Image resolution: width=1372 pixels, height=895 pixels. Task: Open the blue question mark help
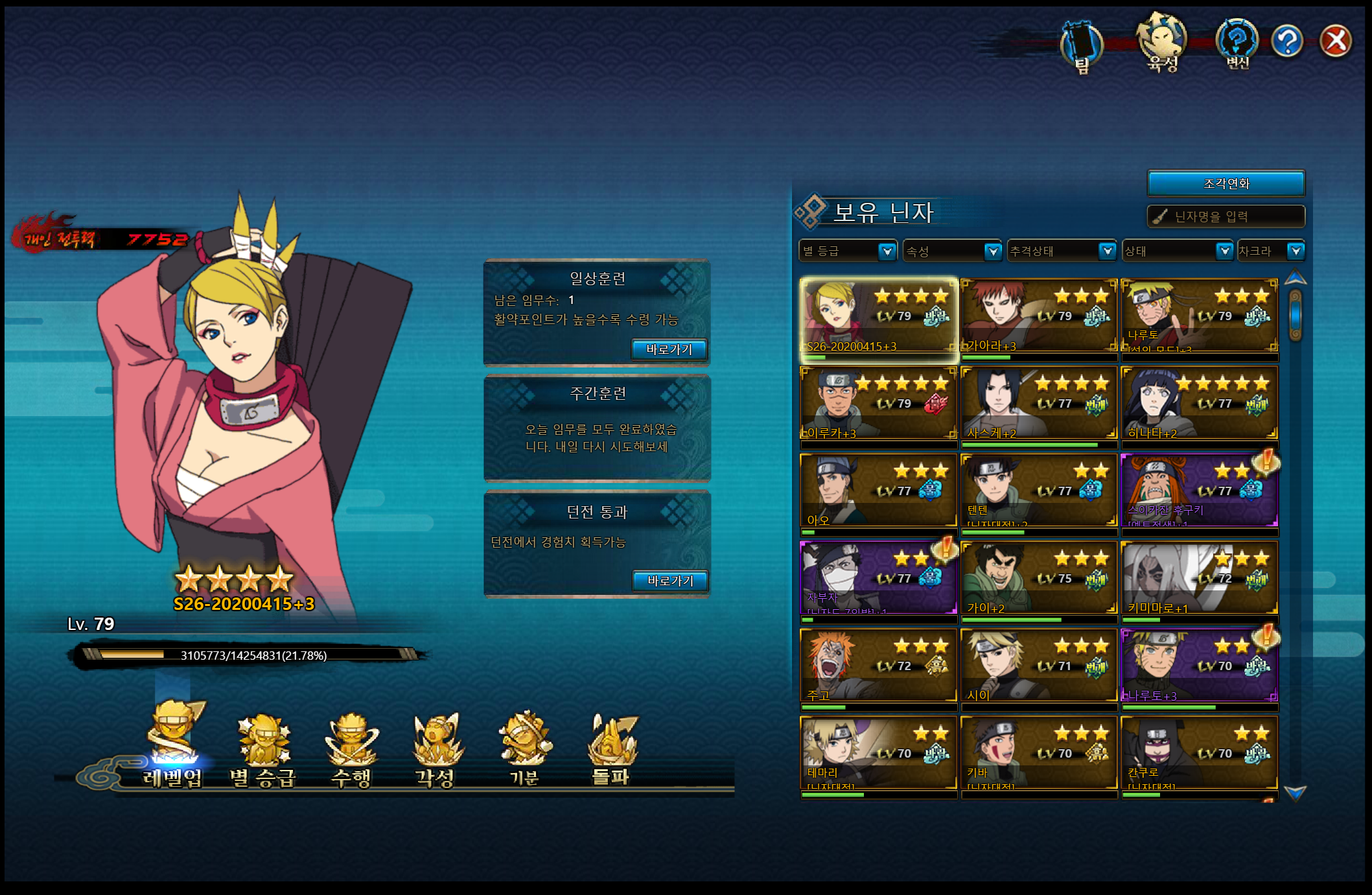1287,41
